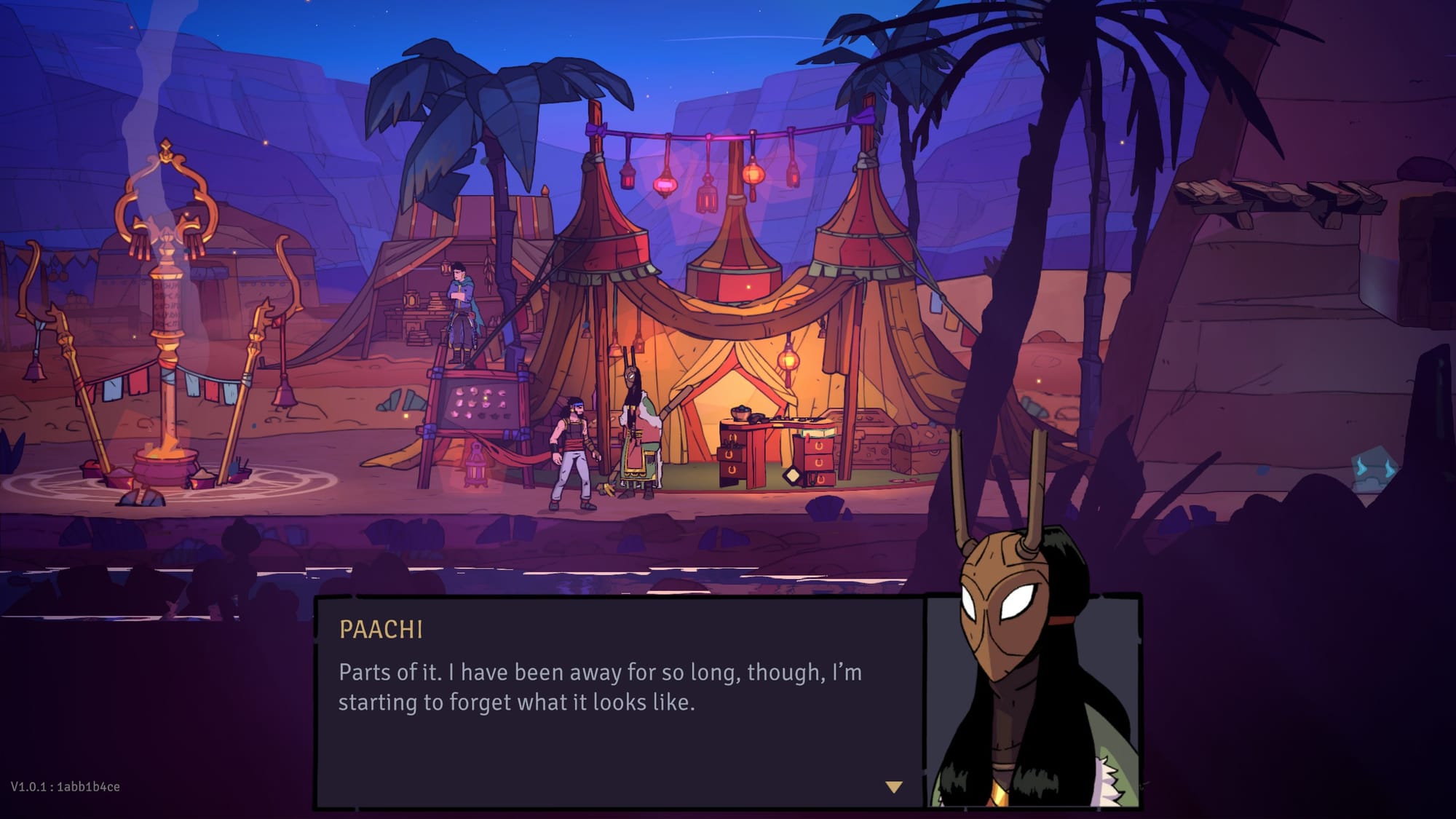The image size is (1456, 819).
Task: Advance dialogue with the yellow arrow
Action: pos(894,787)
